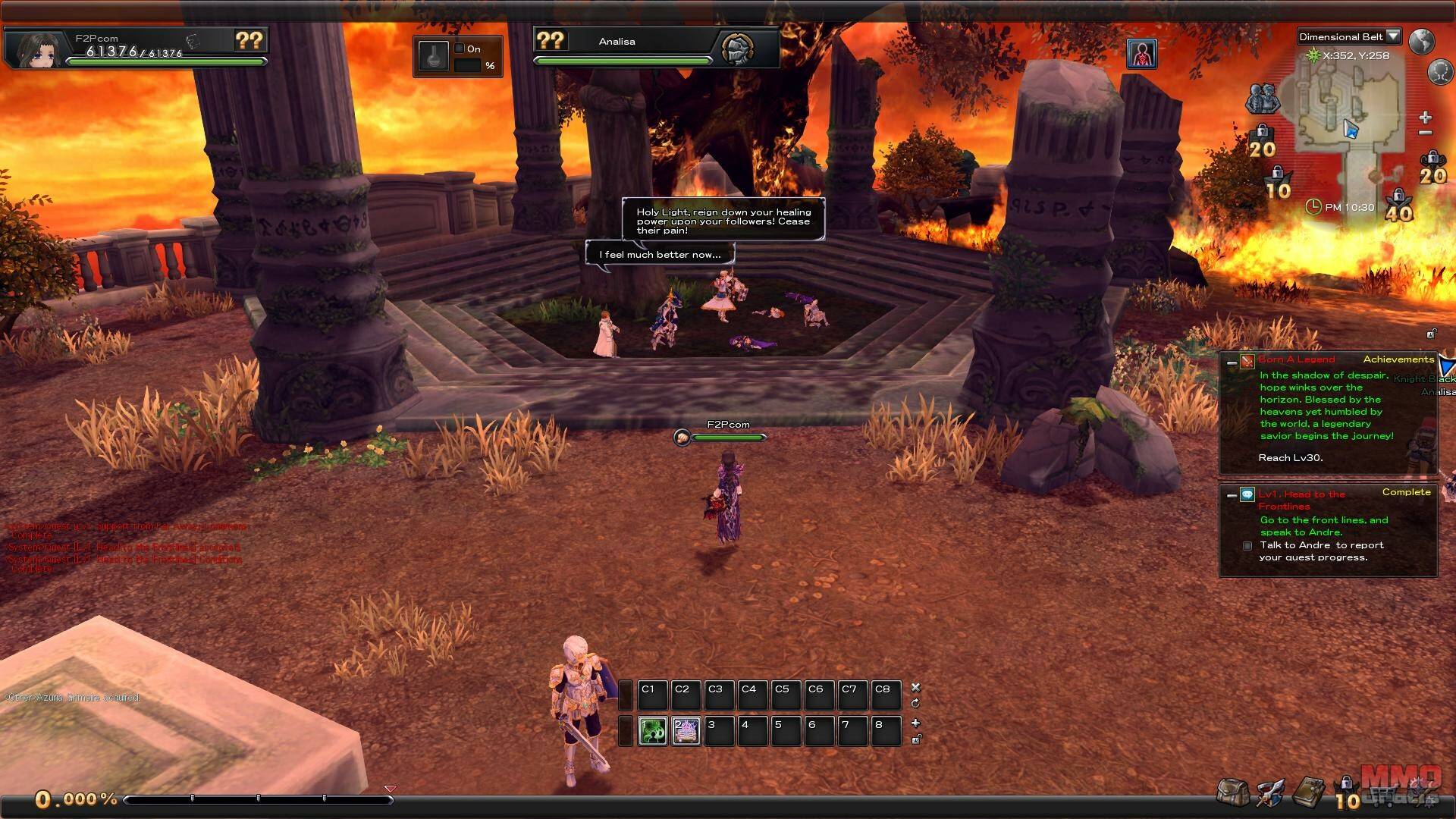Close the hotbar with the X button

click(x=915, y=687)
